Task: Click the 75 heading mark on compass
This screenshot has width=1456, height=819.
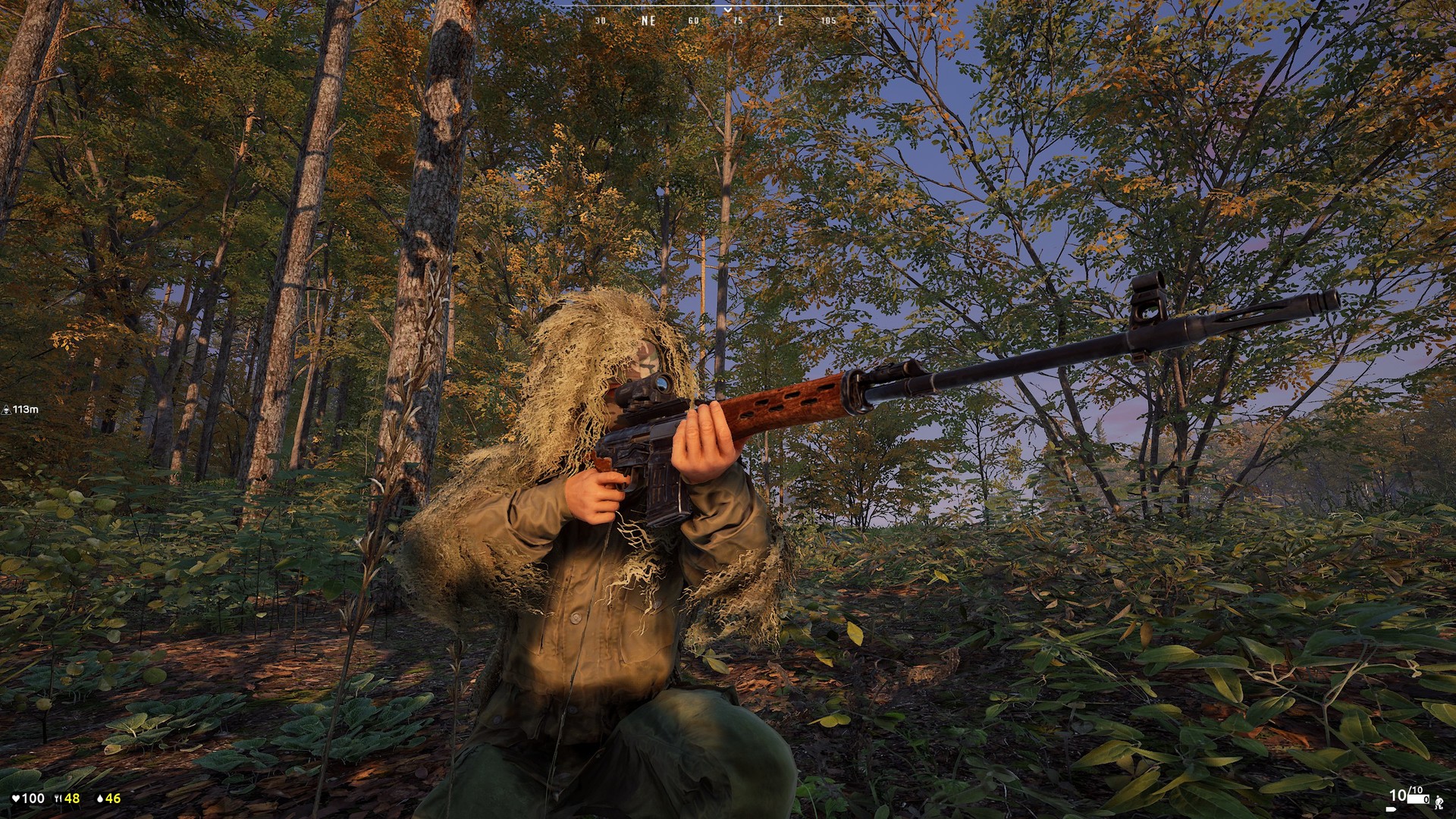Action: tap(738, 20)
